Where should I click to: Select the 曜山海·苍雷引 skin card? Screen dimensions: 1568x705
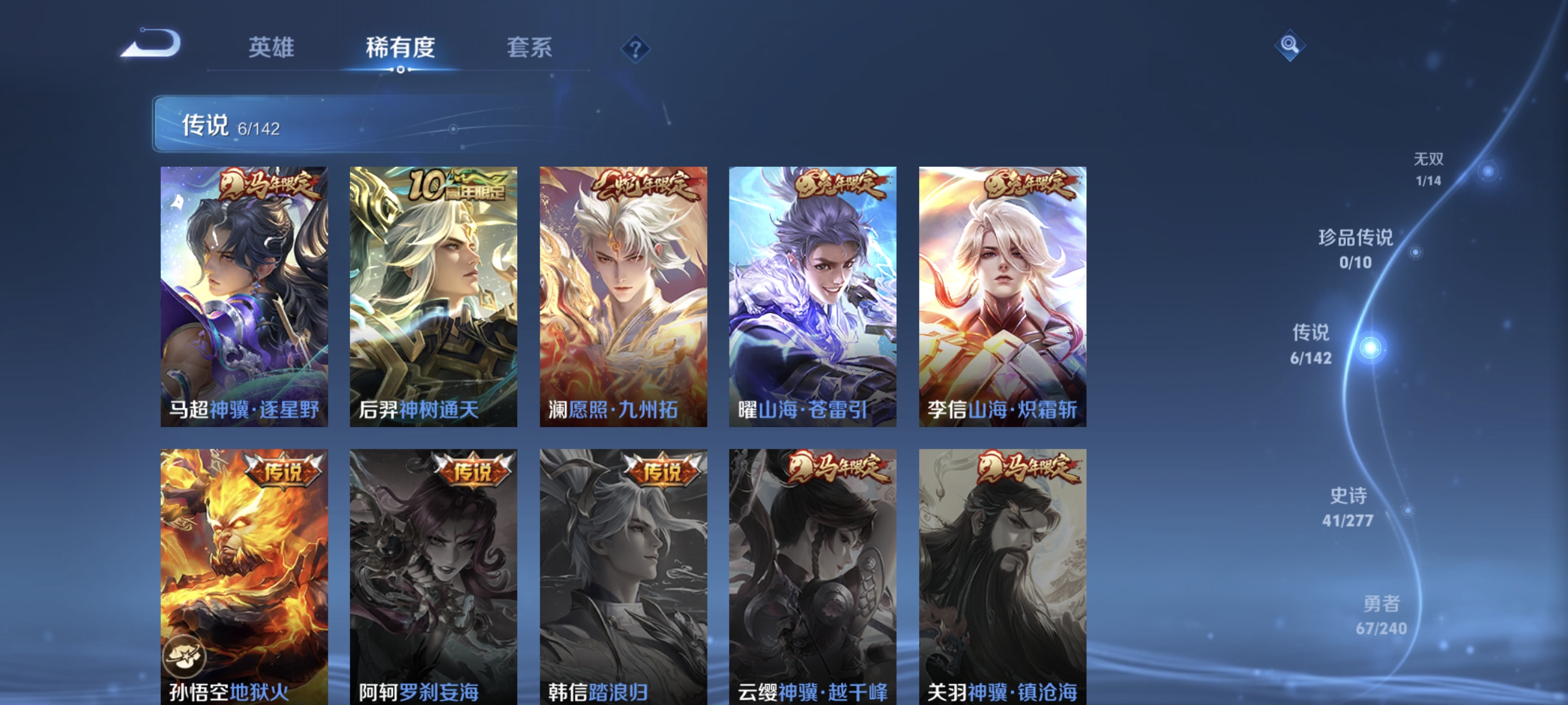coord(811,298)
